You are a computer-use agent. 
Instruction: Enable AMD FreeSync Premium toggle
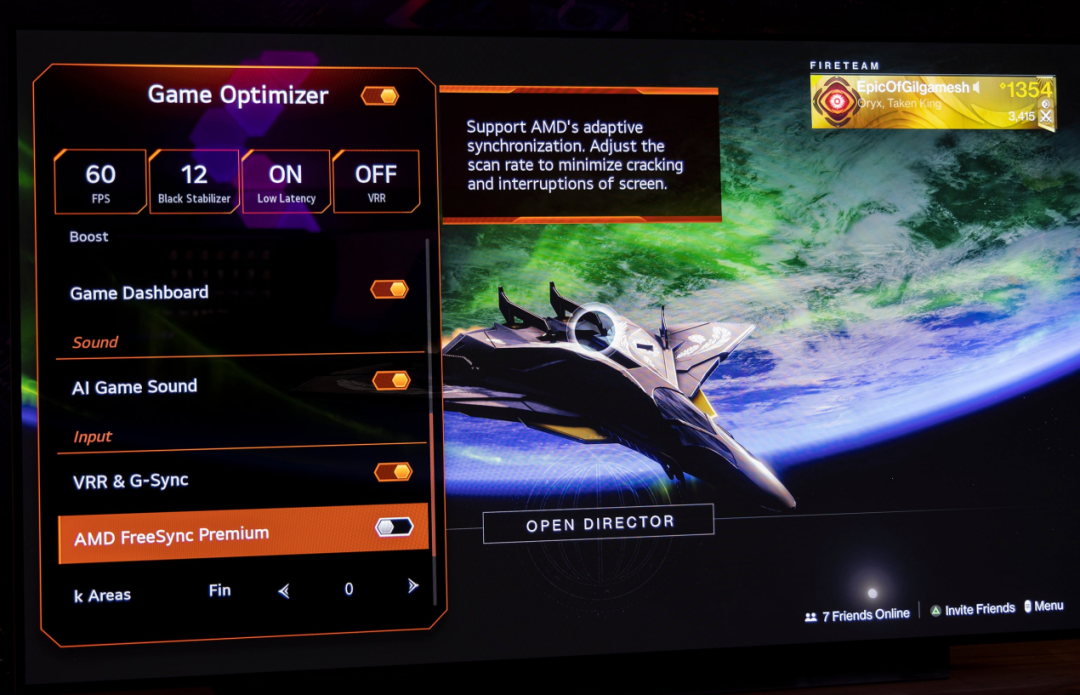394,526
